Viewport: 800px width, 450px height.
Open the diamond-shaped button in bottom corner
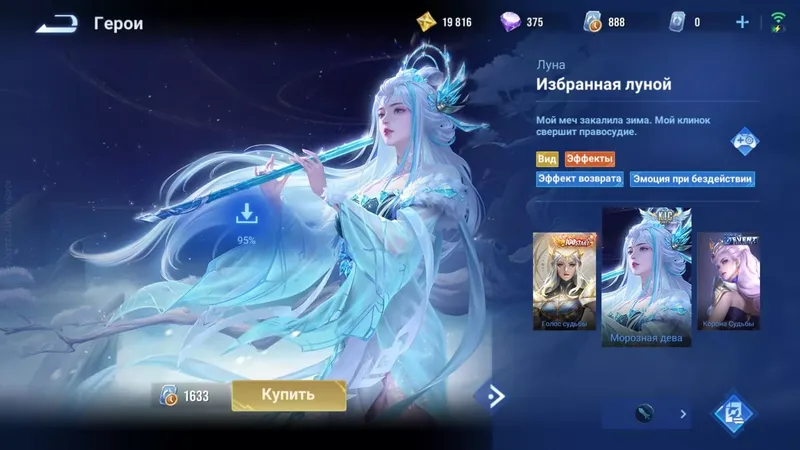(733, 413)
